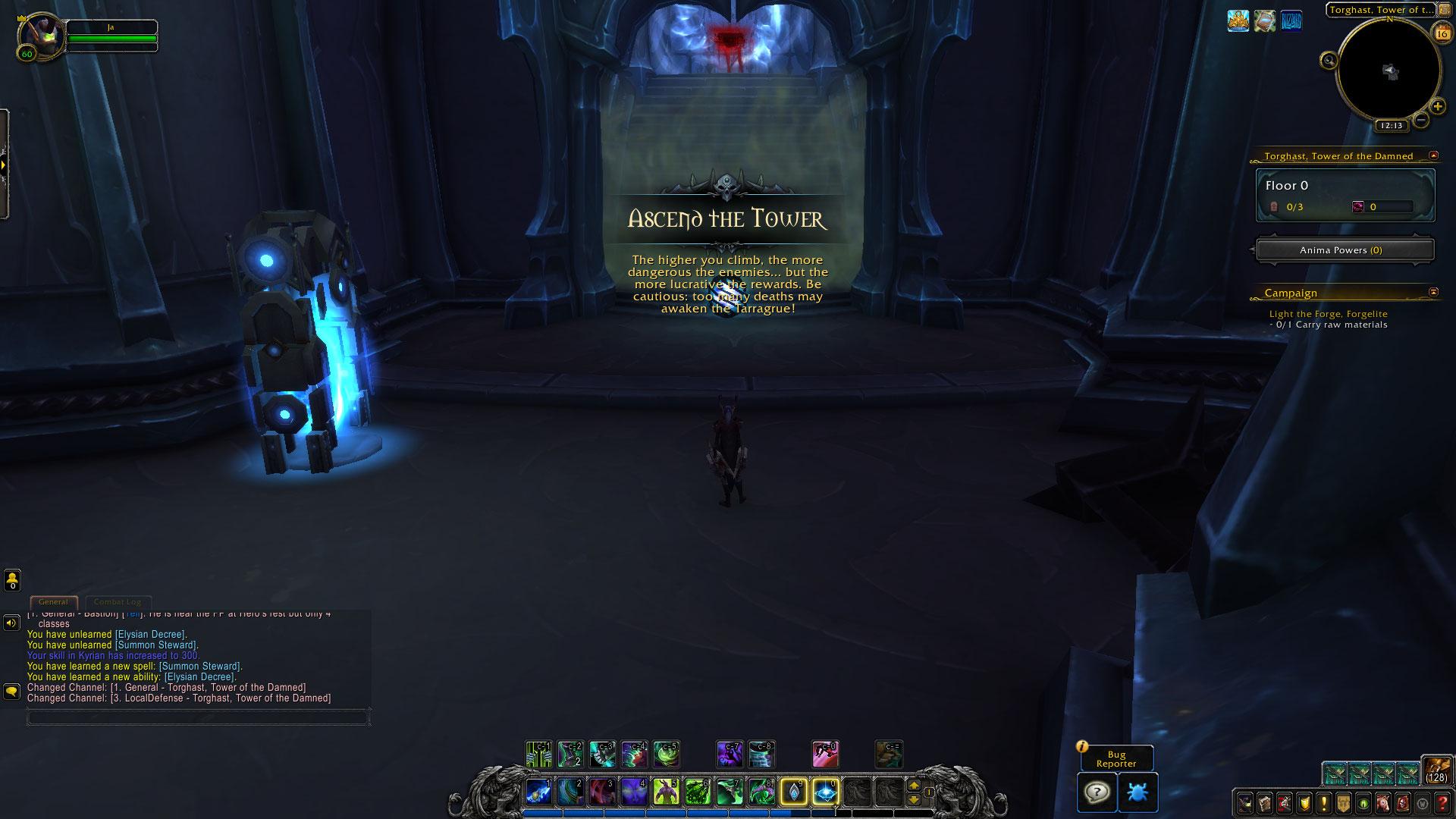1456x819 pixels.
Task: Click the Blizzard buff icon
Action: coord(1291,21)
